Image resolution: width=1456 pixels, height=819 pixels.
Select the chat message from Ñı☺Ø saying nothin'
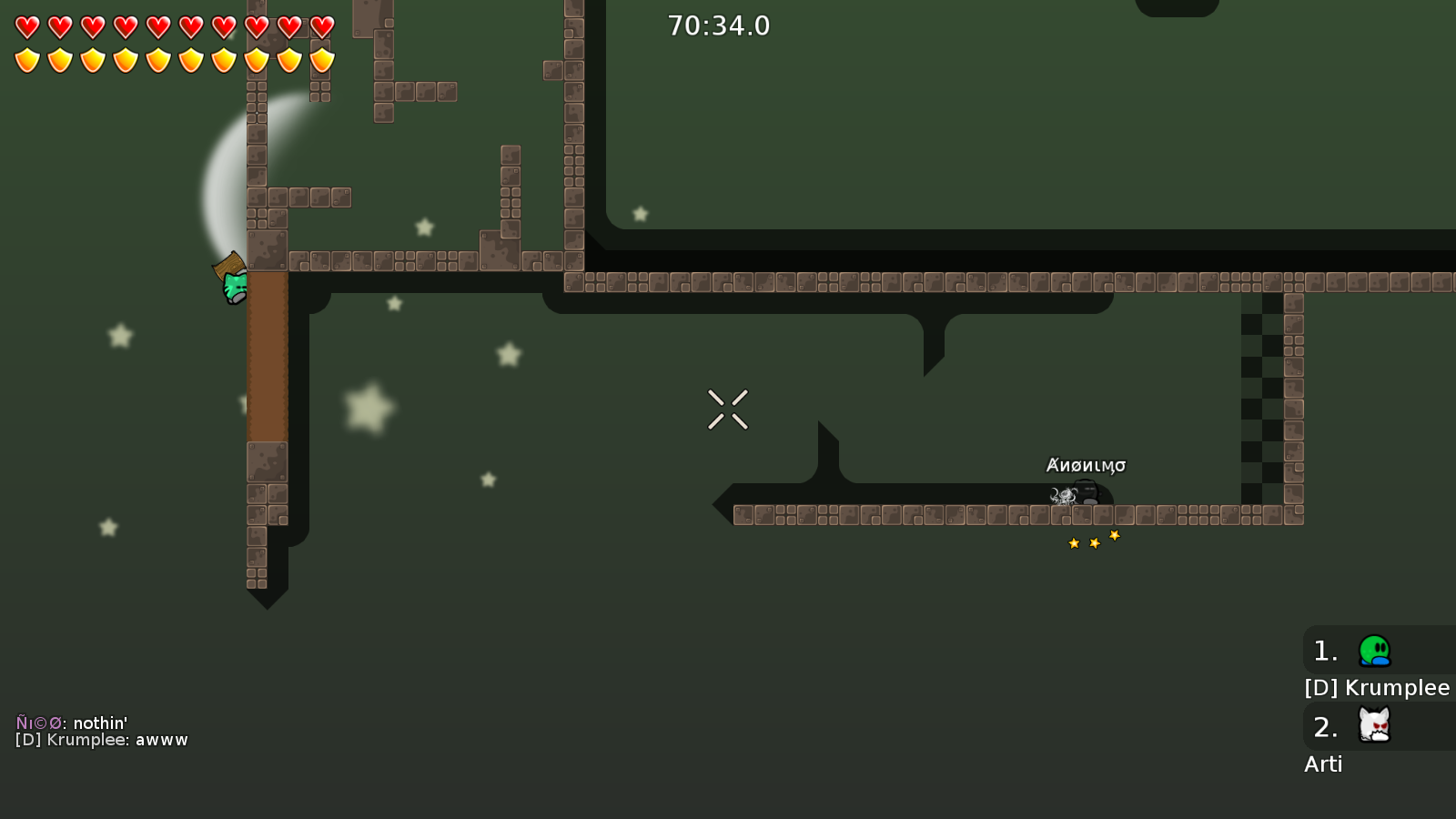pyautogui.click(x=73, y=720)
